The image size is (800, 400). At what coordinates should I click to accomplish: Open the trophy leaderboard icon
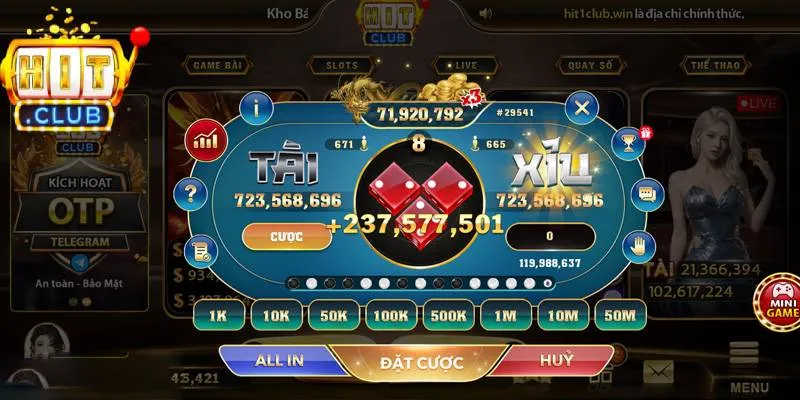[x=628, y=142]
